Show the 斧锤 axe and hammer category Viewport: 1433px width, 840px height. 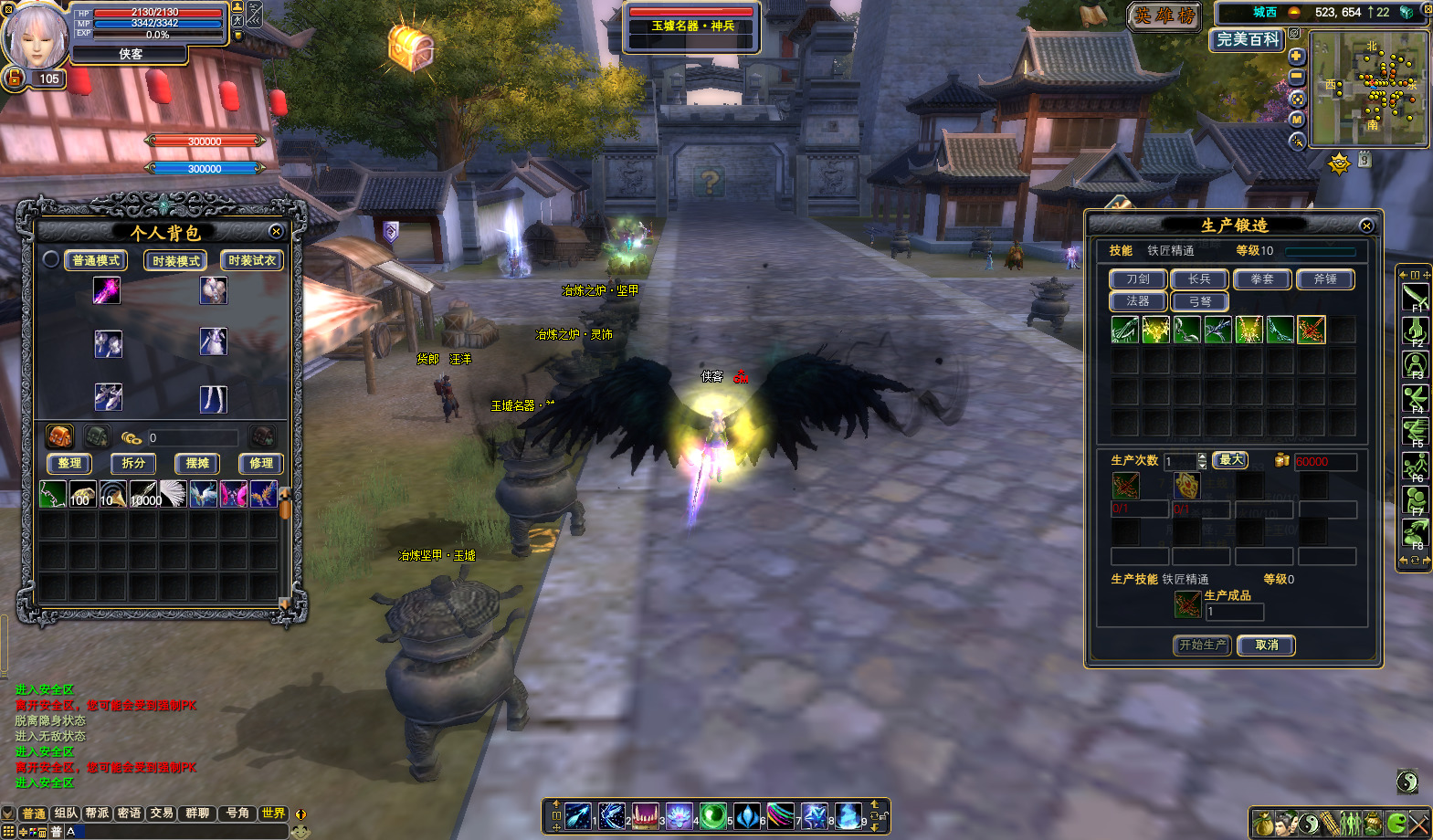(x=1325, y=279)
